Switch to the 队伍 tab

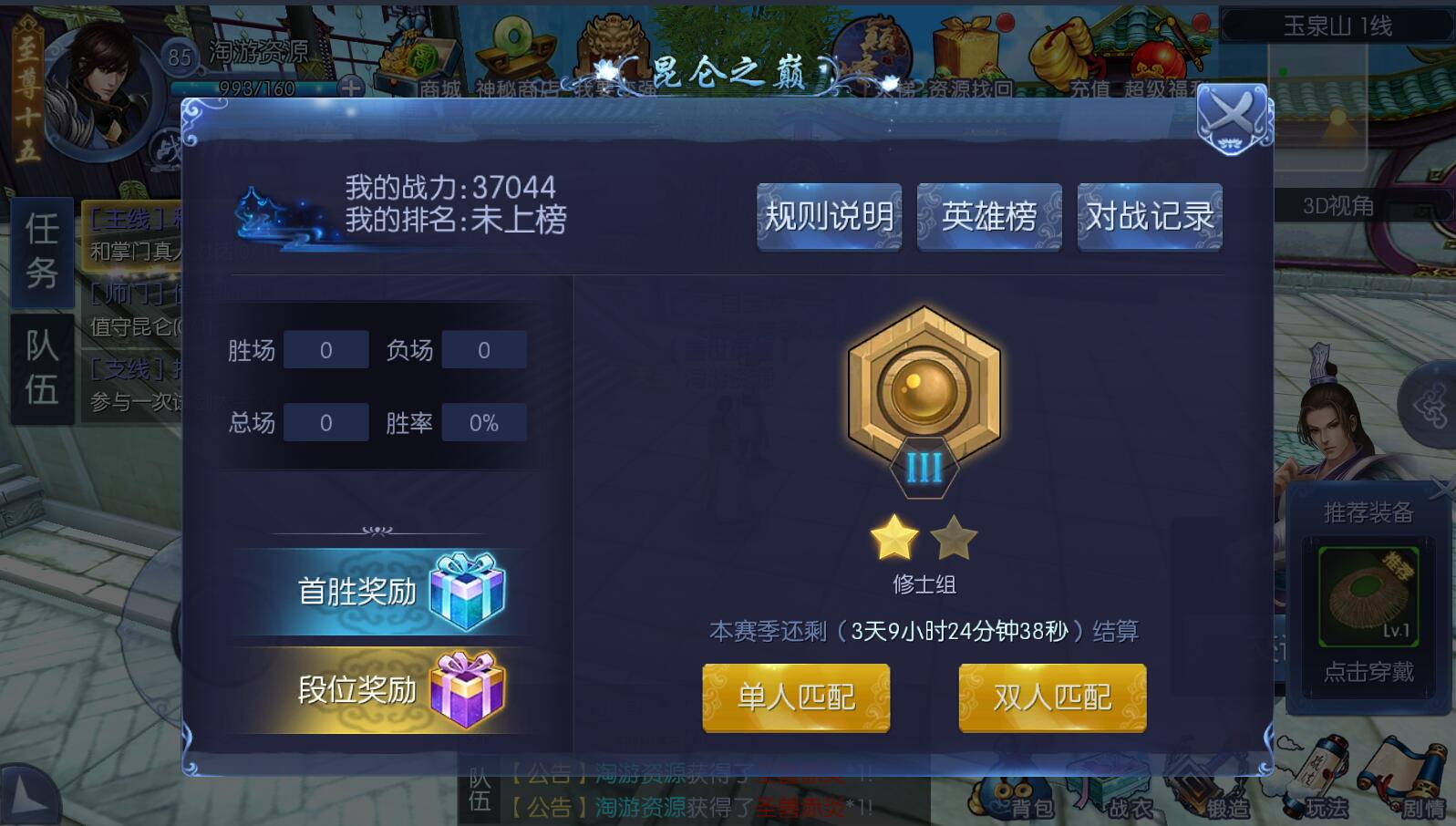tap(40, 365)
